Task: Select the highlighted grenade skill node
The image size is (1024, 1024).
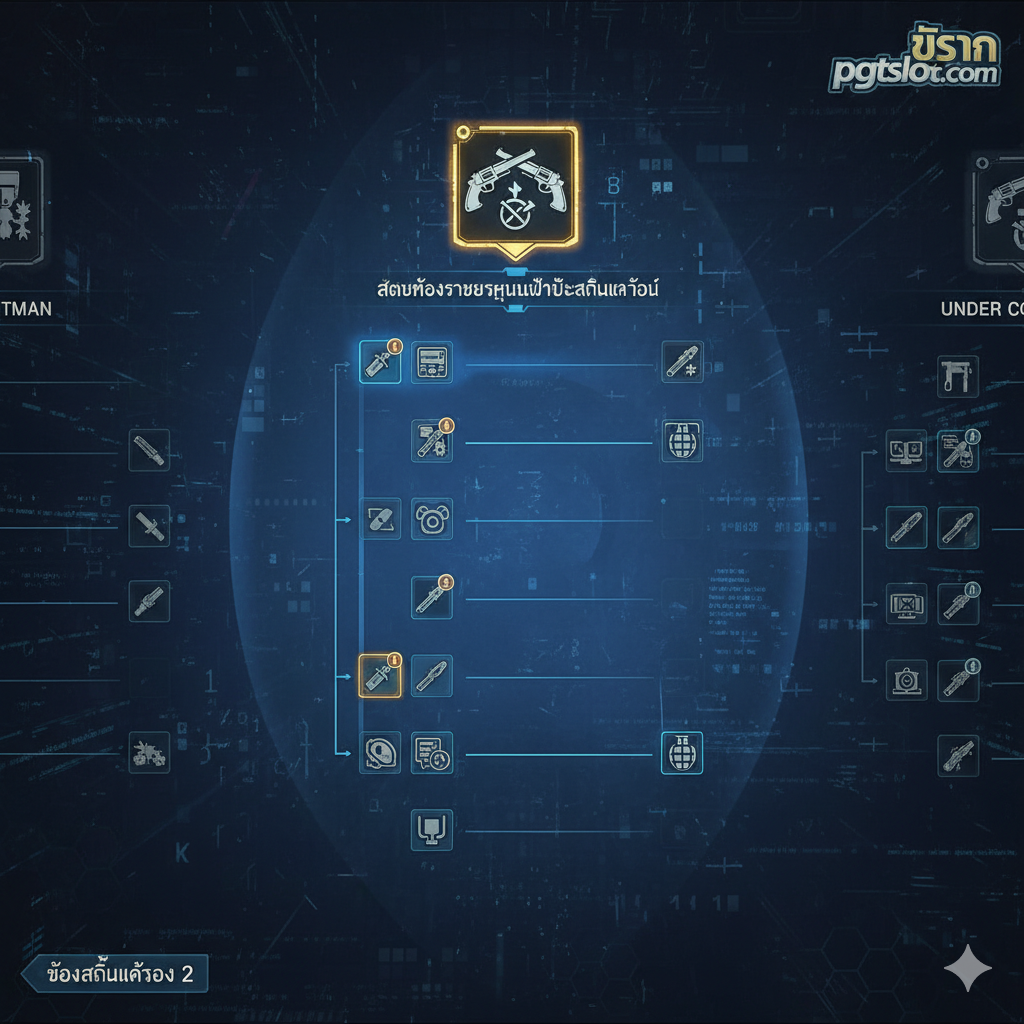Action: (x=682, y=753)
